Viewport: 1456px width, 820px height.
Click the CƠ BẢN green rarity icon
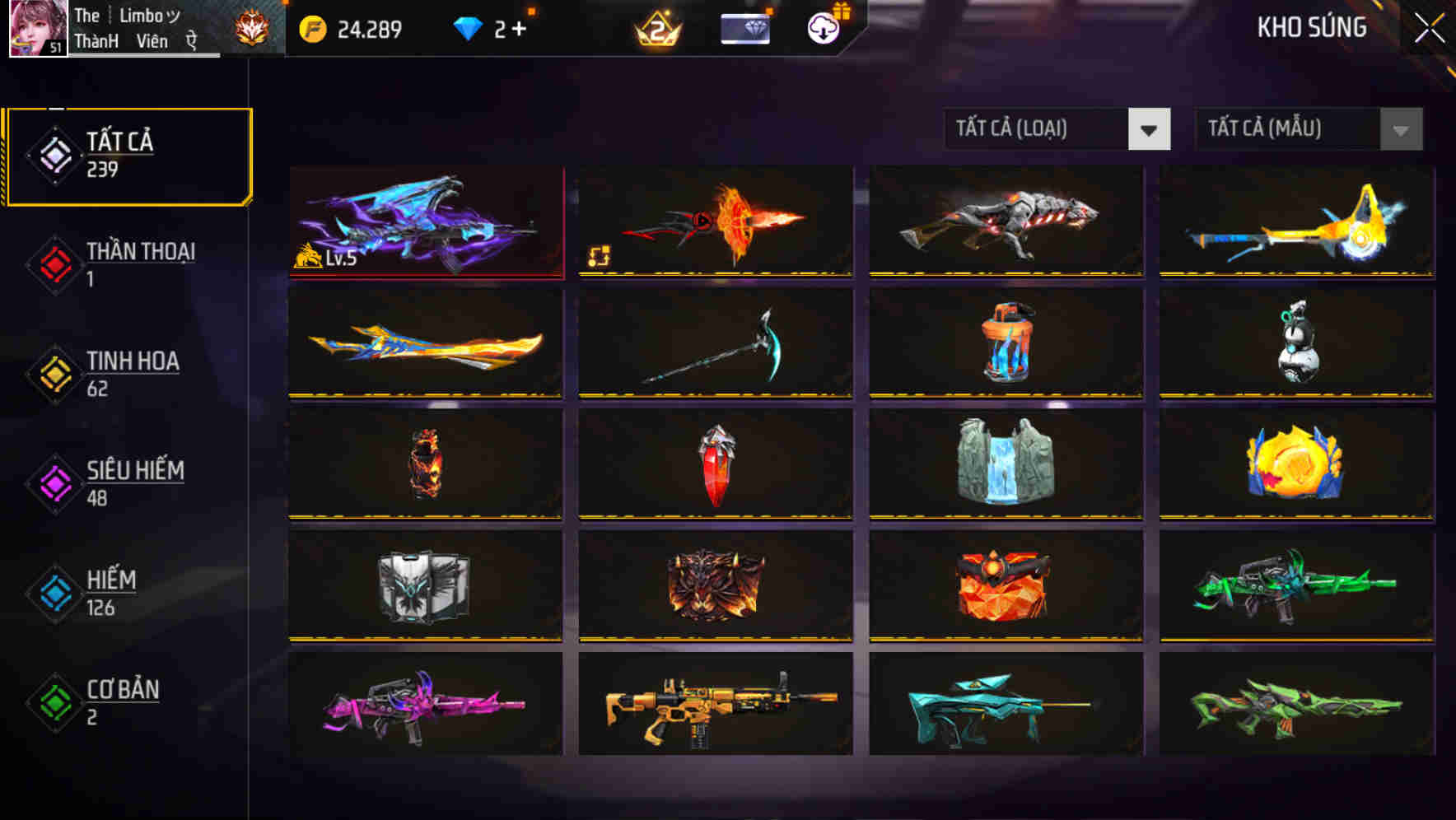(x=54, y=702)
